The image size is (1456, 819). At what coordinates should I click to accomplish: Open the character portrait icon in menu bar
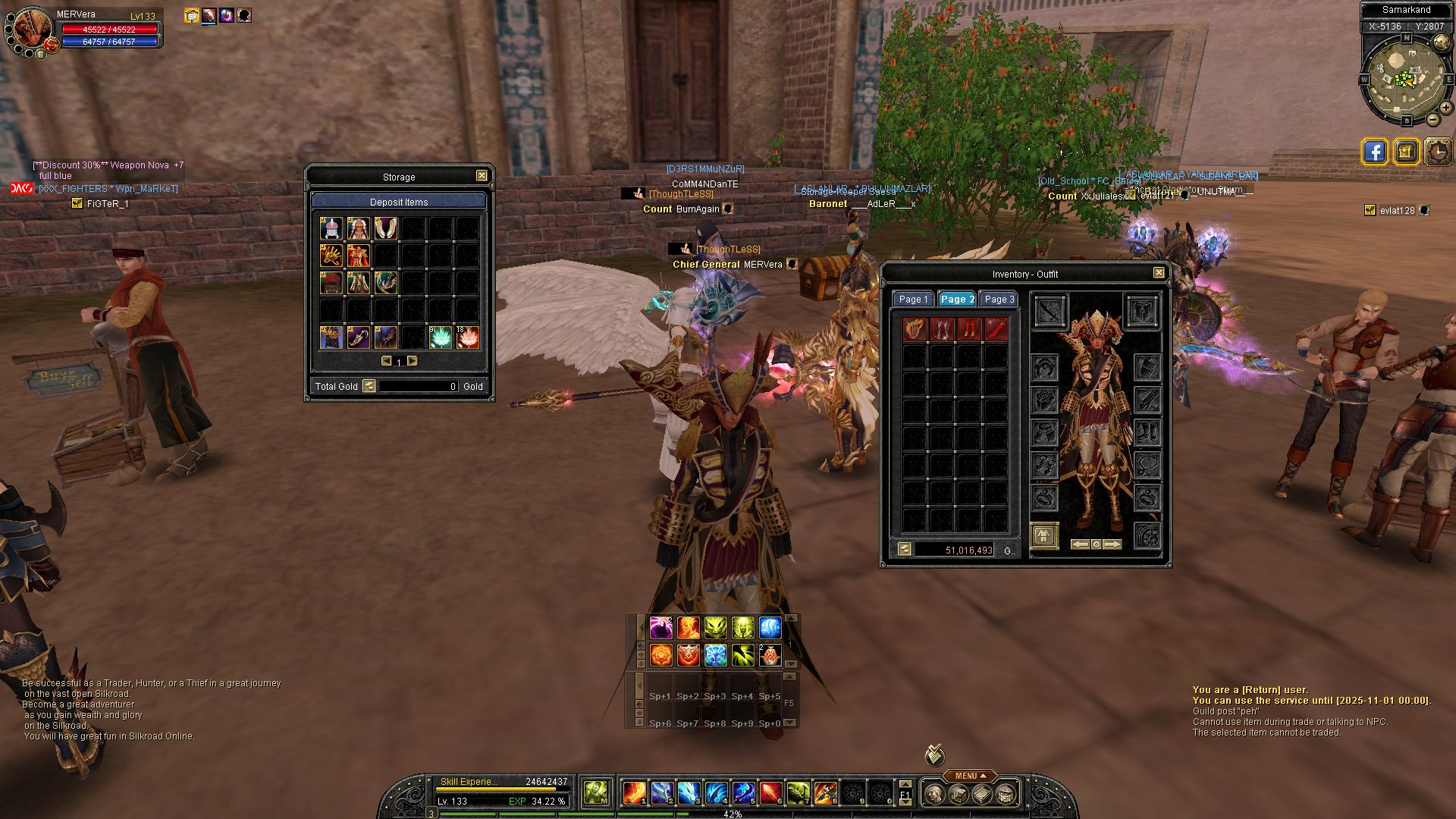(x=935, y=794)
